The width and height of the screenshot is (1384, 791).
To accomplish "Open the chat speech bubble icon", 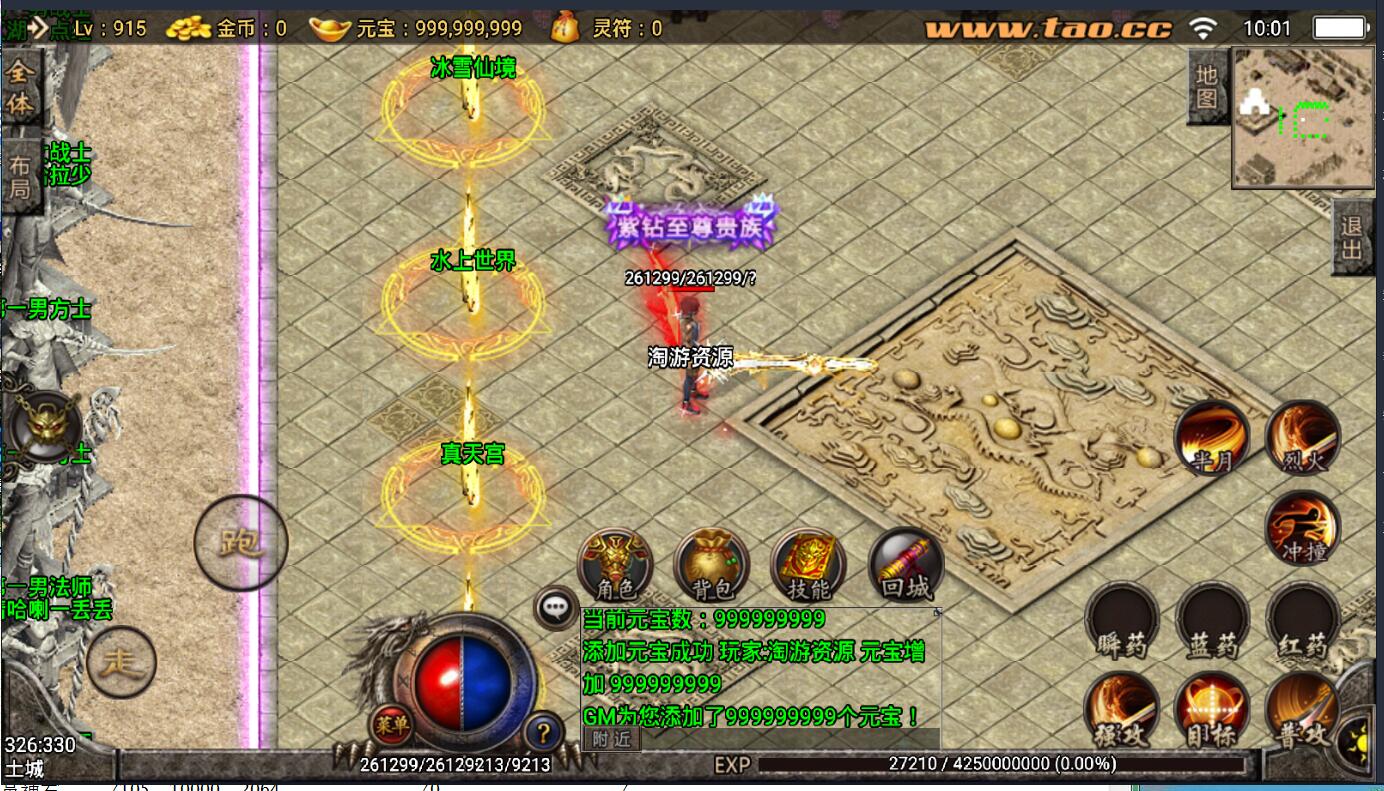I will click(555, 607).
